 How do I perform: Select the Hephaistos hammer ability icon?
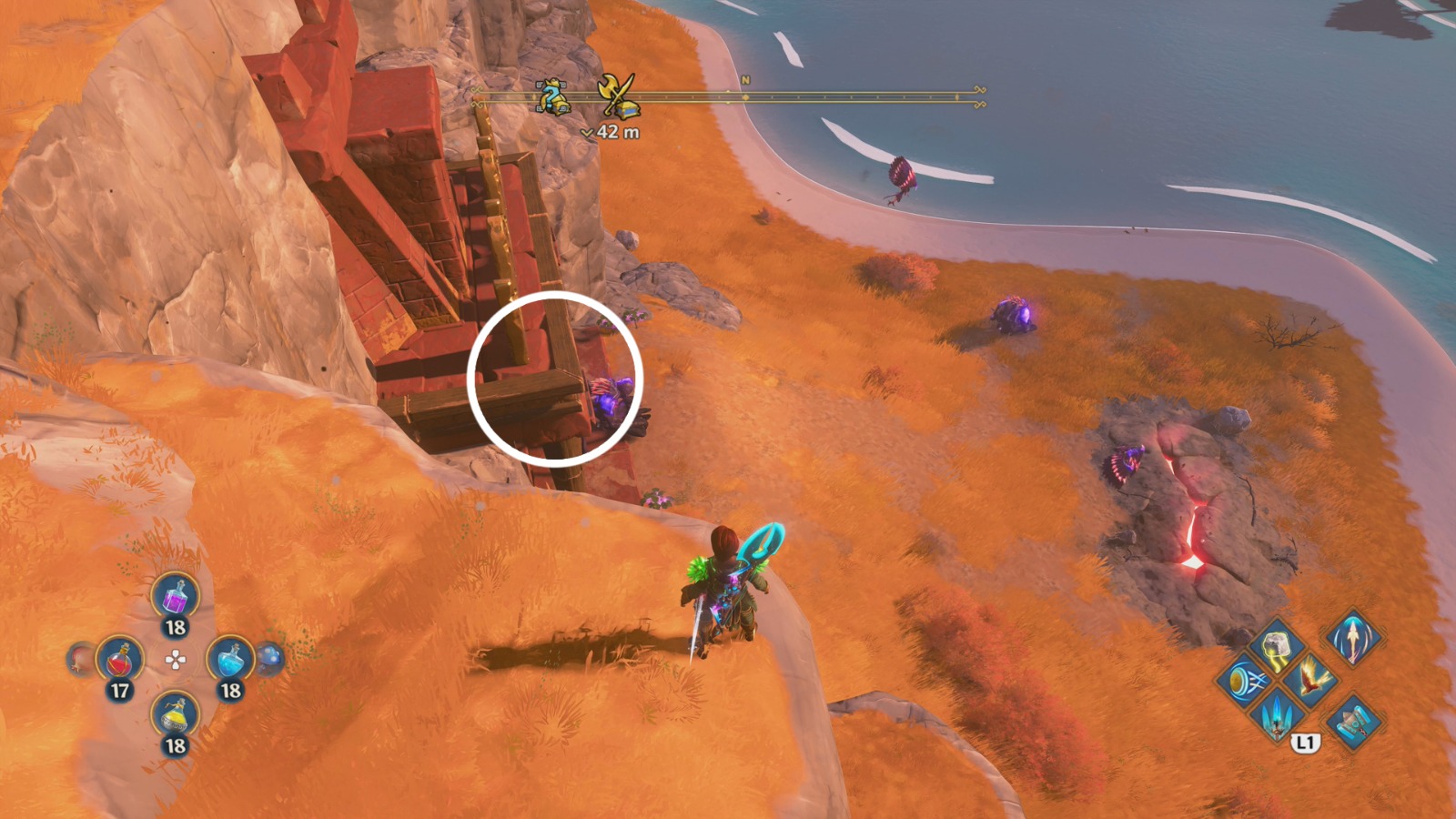(1352, 722)
